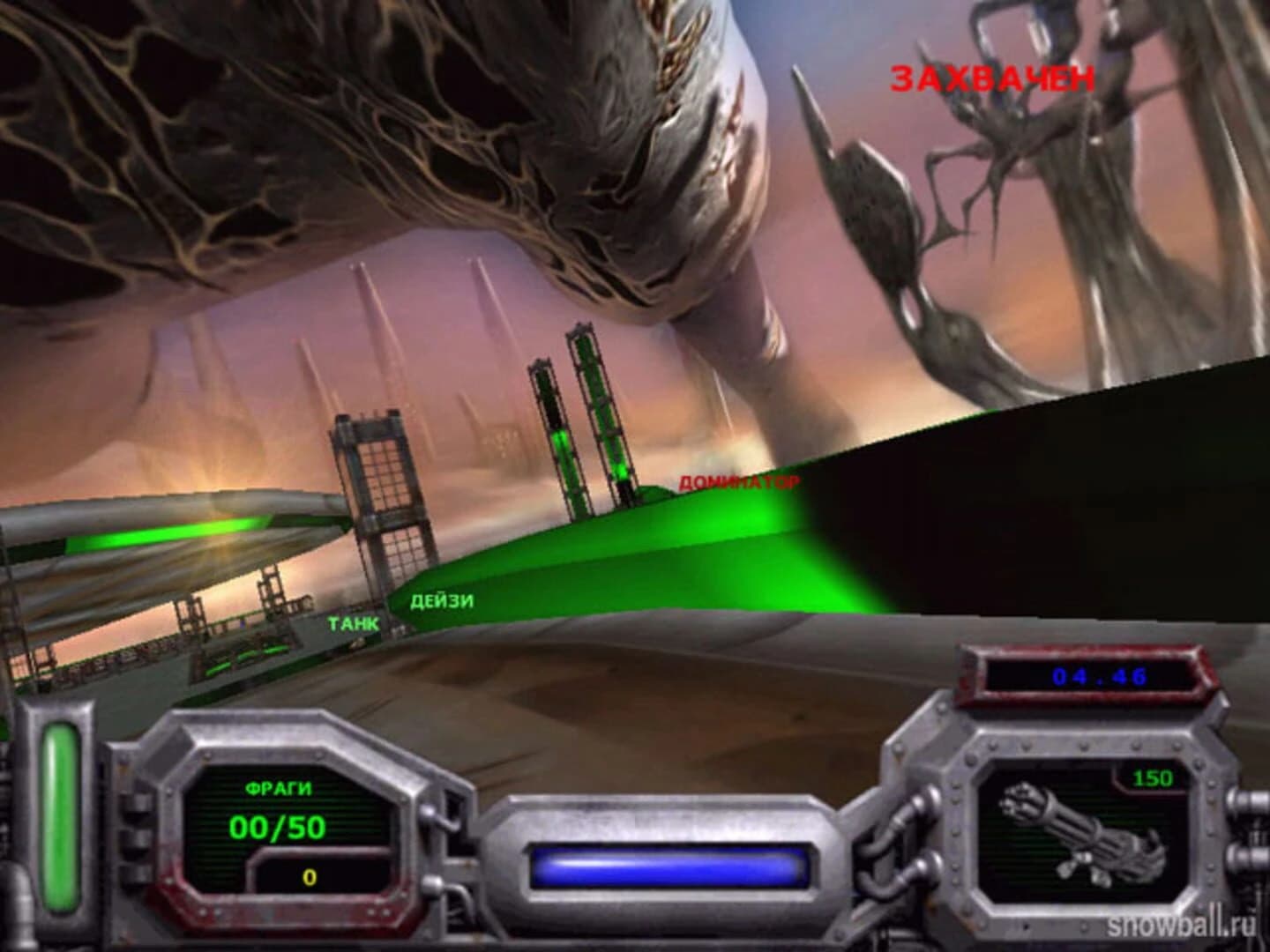Toggle the ДЕЙЗИ racer label
This screenshot has width=1270, height=952.
[443, 602]
